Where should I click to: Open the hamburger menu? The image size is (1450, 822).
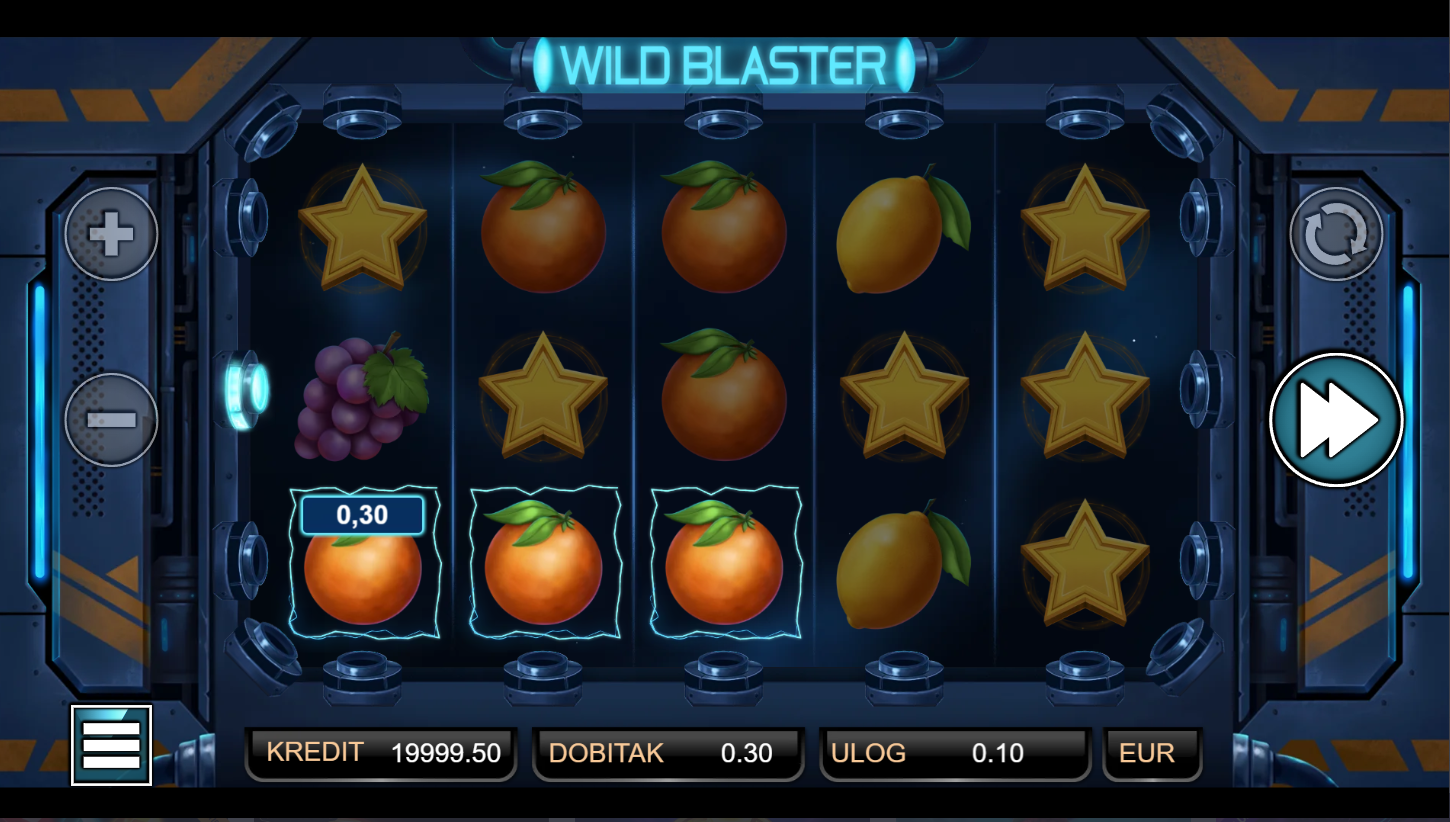coord(111,745)
